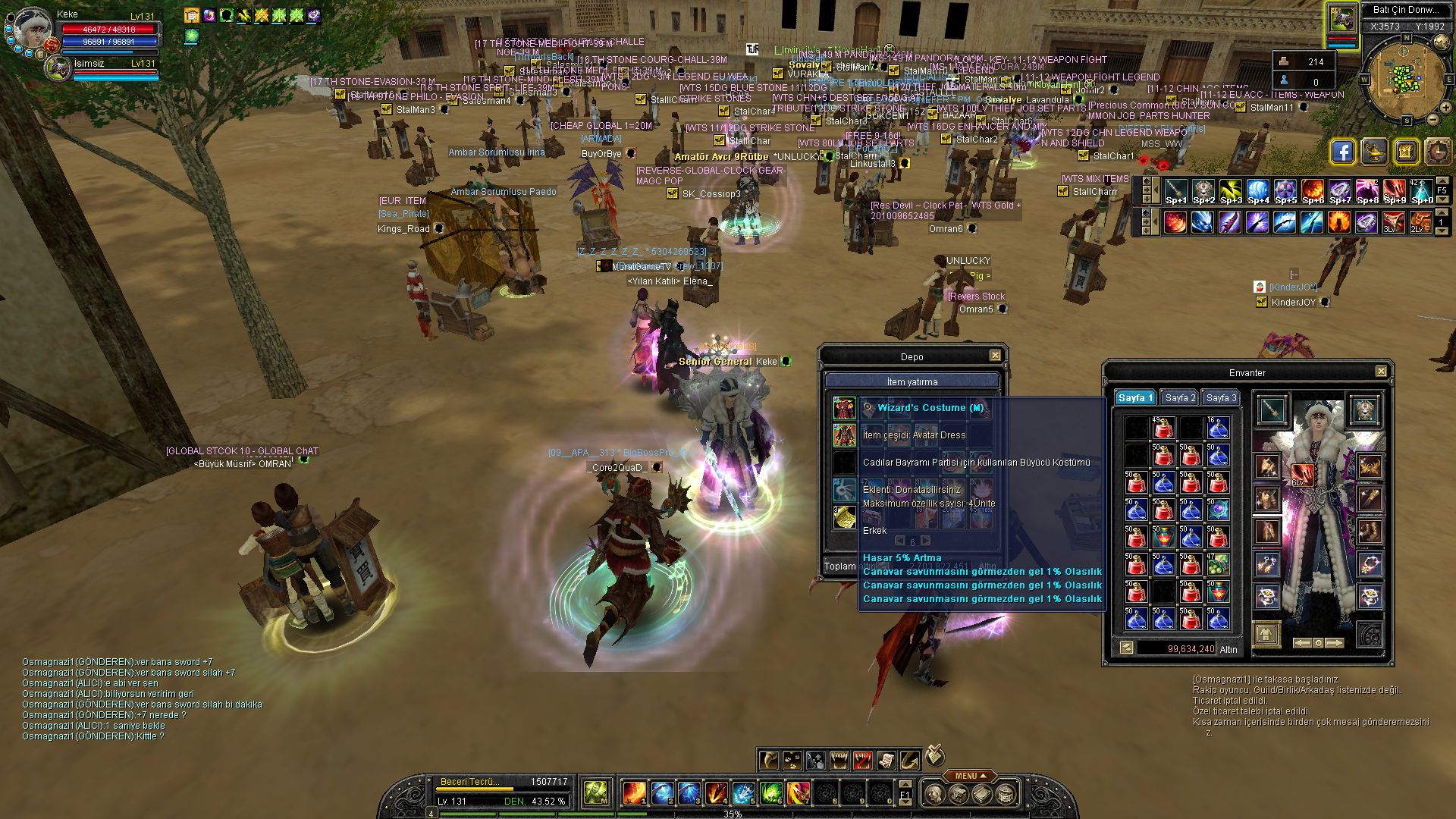
Task: Select the Sayfa 1 inventory tab
Action: 1135,398
